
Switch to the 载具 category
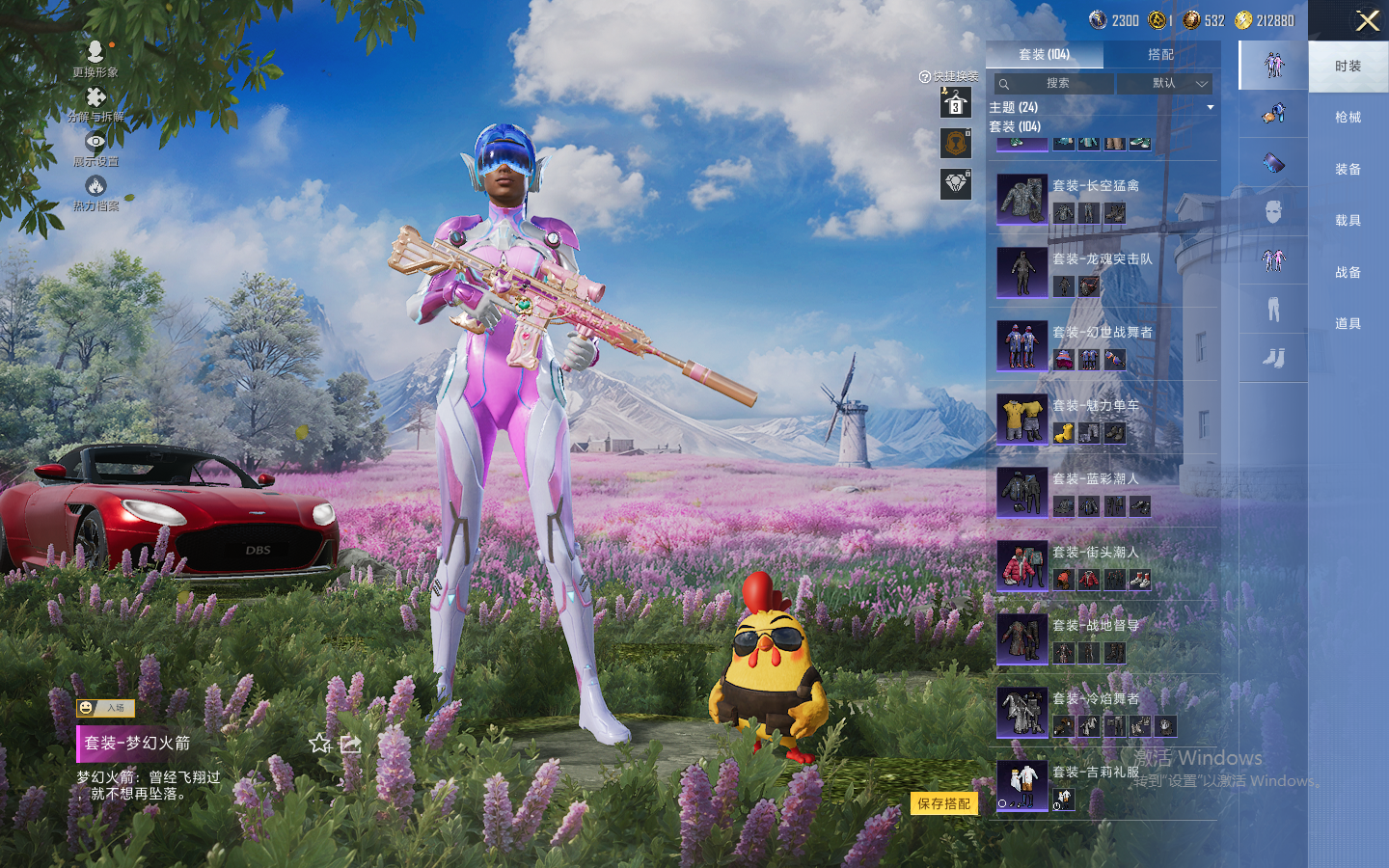coord(1348,221)
